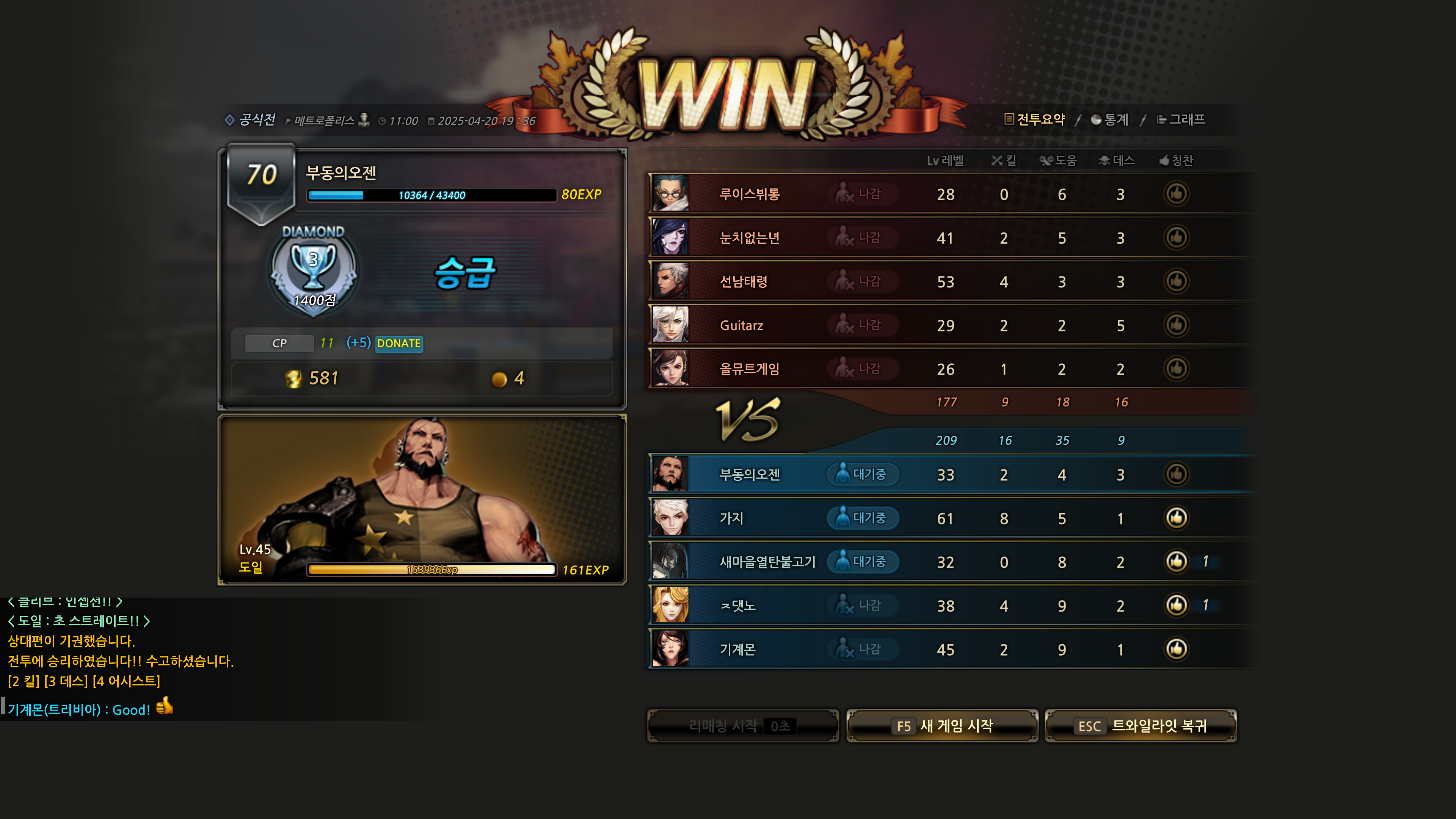
Task: Click enemy player Guitarz in the scoreboard
Action: tap(741, 326)
